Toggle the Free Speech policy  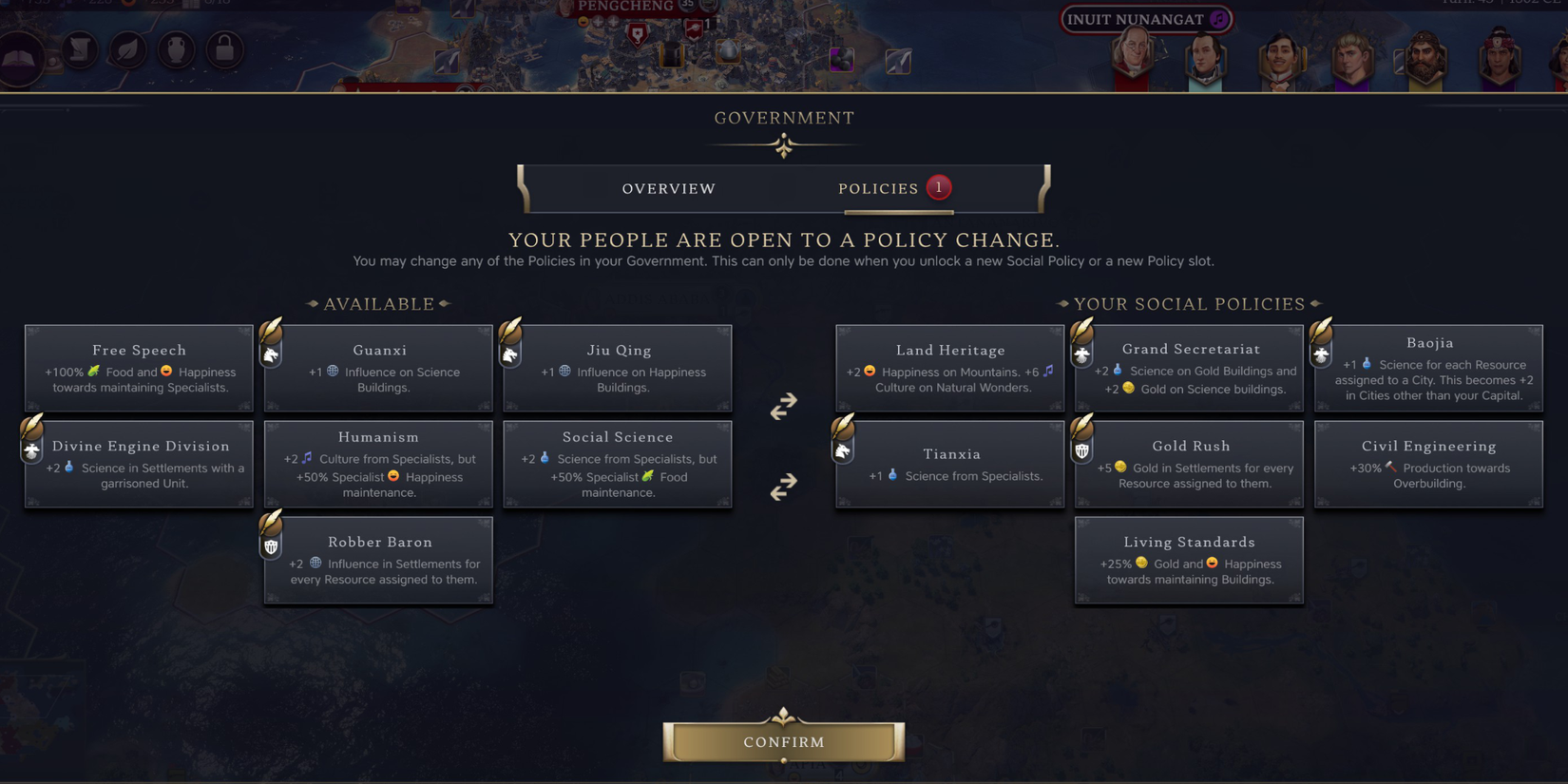138,368
